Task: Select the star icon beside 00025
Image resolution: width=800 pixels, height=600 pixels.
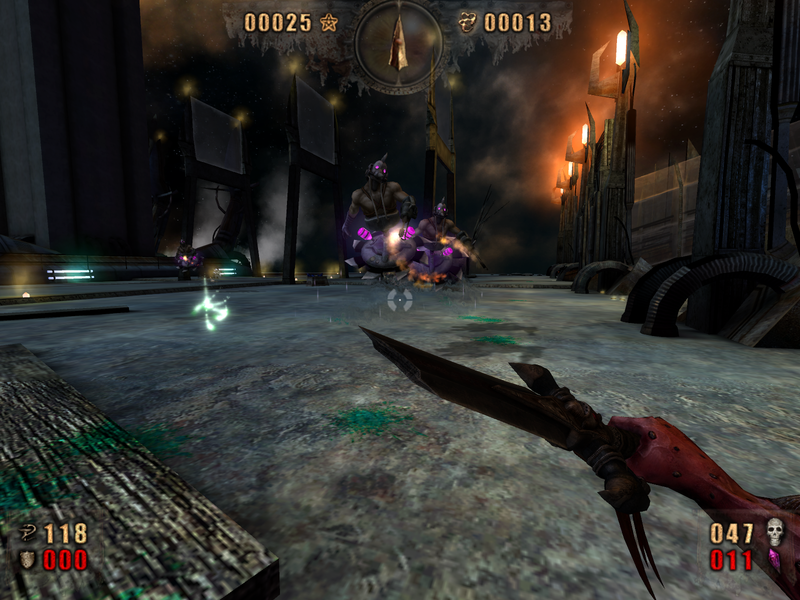Action: 329,22
